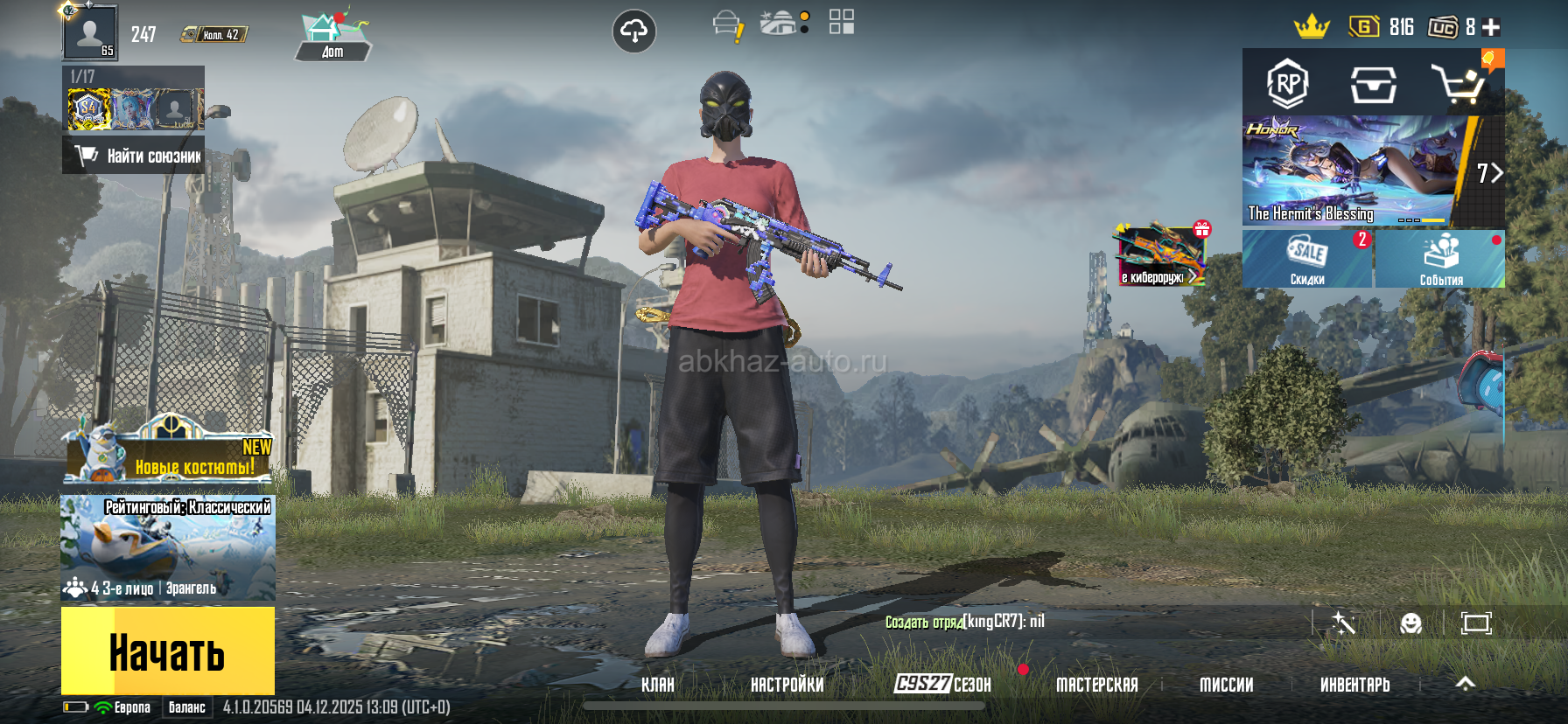This screenshot has height=724, width=1568.
Task: Open the Миссии menu
Action: 1226,685
